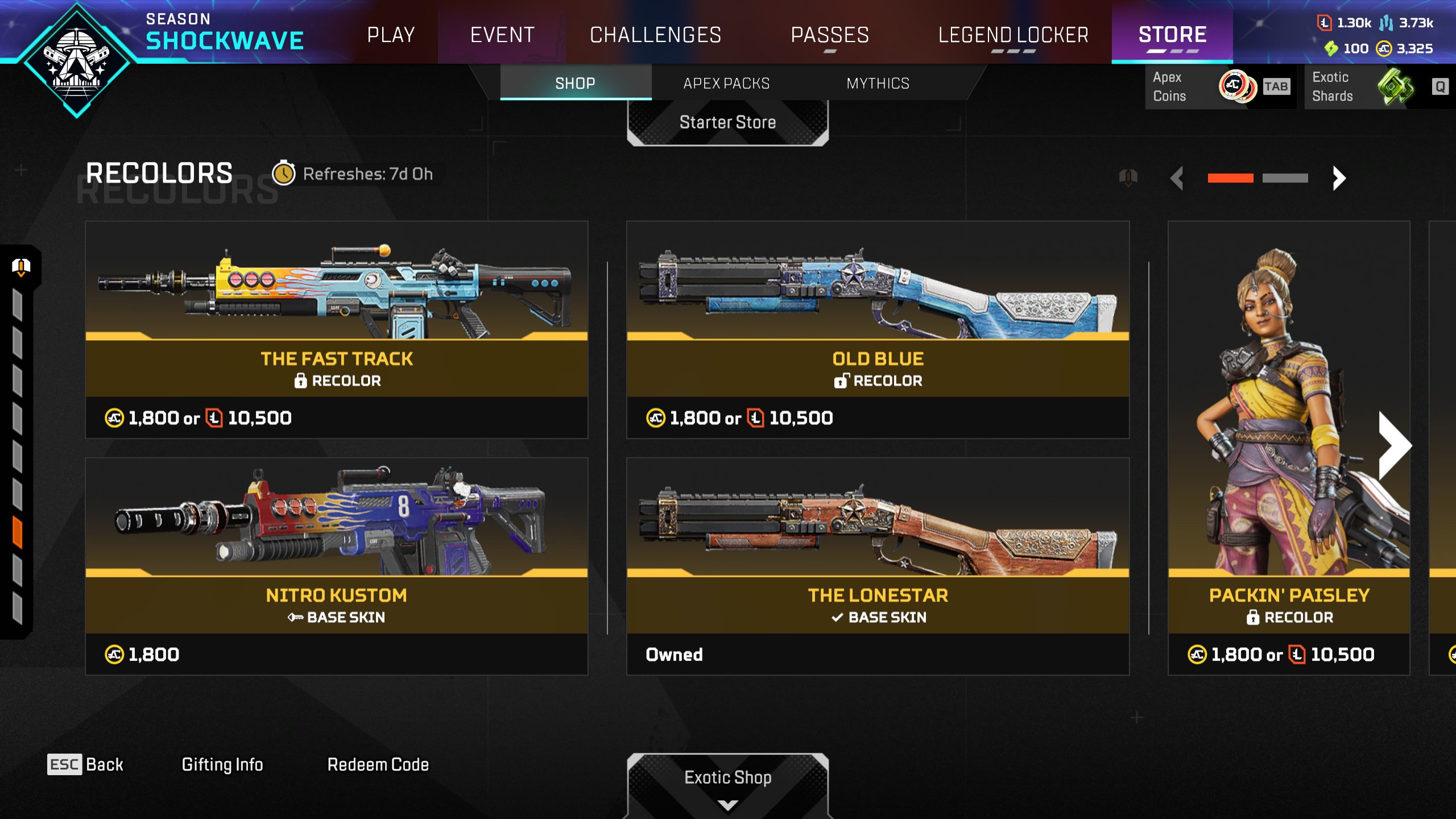Open the Redeem Code dialog
The height and width of the screenshot is (819, 1456).
[x=378, y=764]
